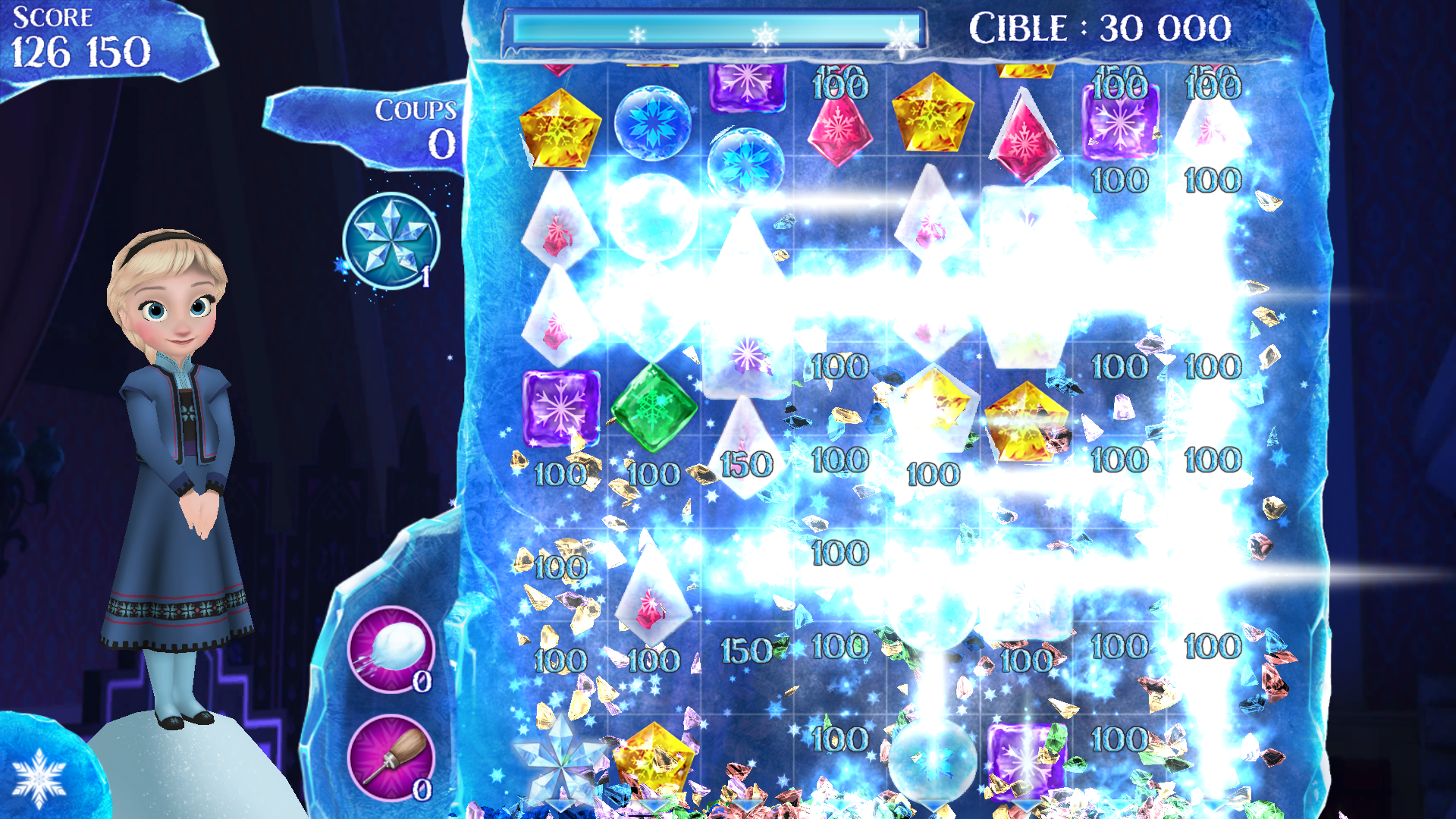
Task: Choose the ice pick power-up
Action: coord(391,757)
